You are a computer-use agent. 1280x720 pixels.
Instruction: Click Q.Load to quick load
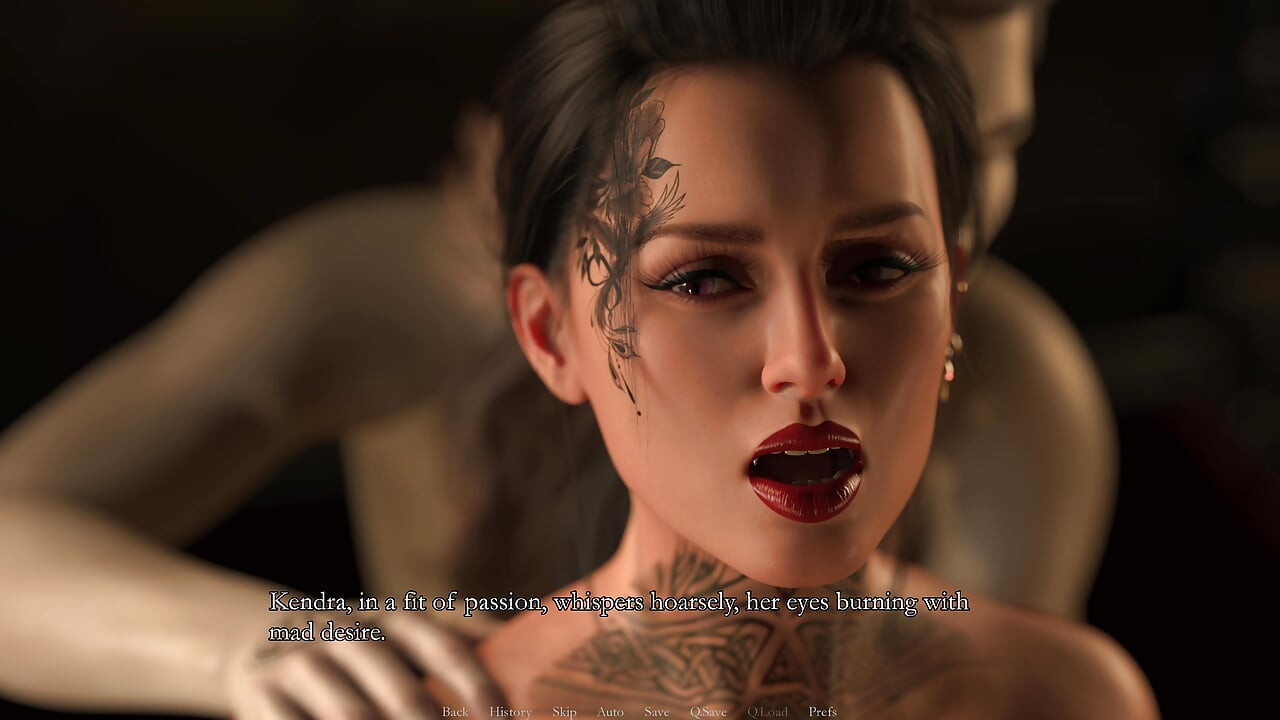767,712
